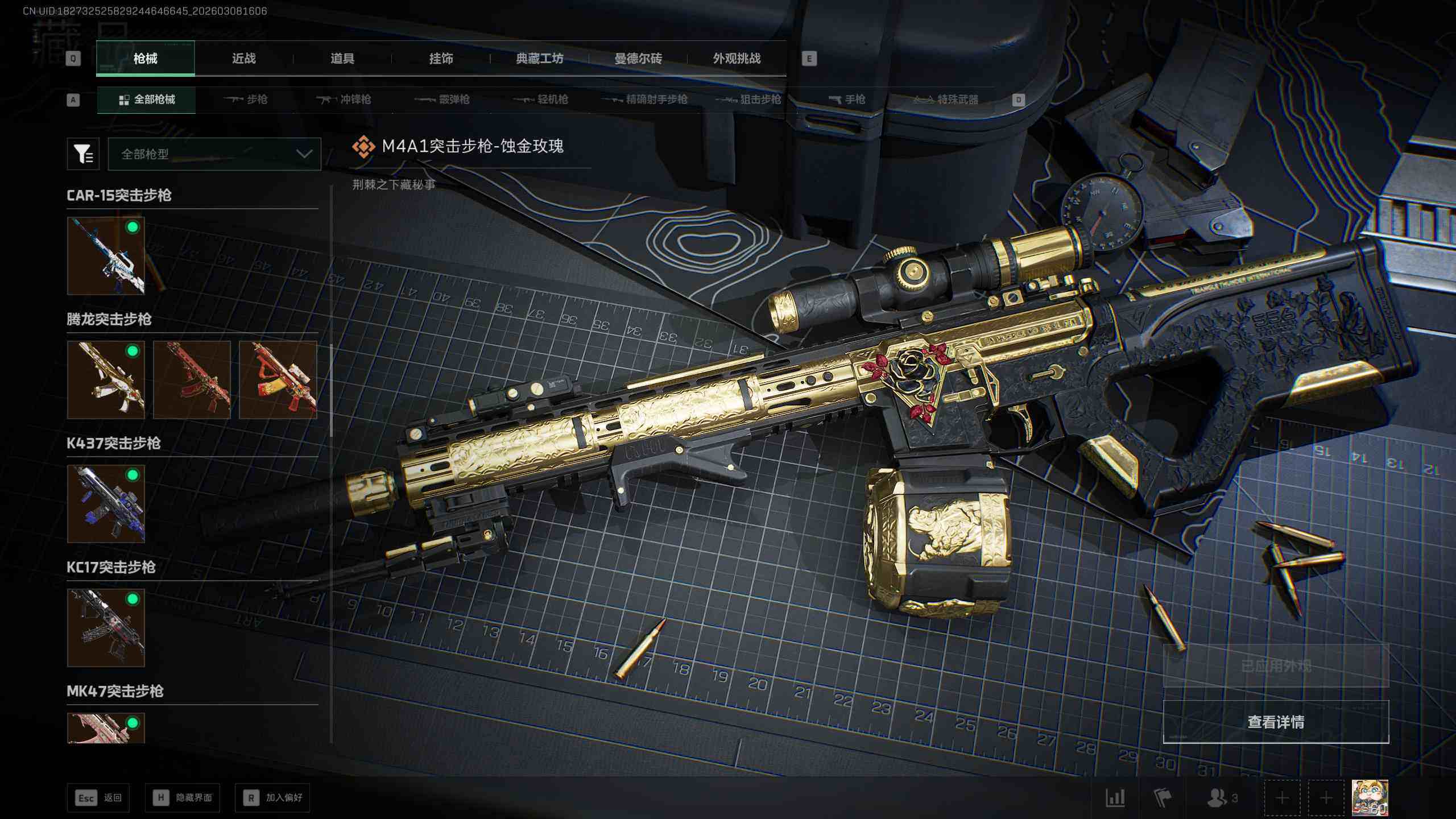This screenshot has height=819, width=1456.
Task: Go back with the 返回 button
Action: click(98, 798)
